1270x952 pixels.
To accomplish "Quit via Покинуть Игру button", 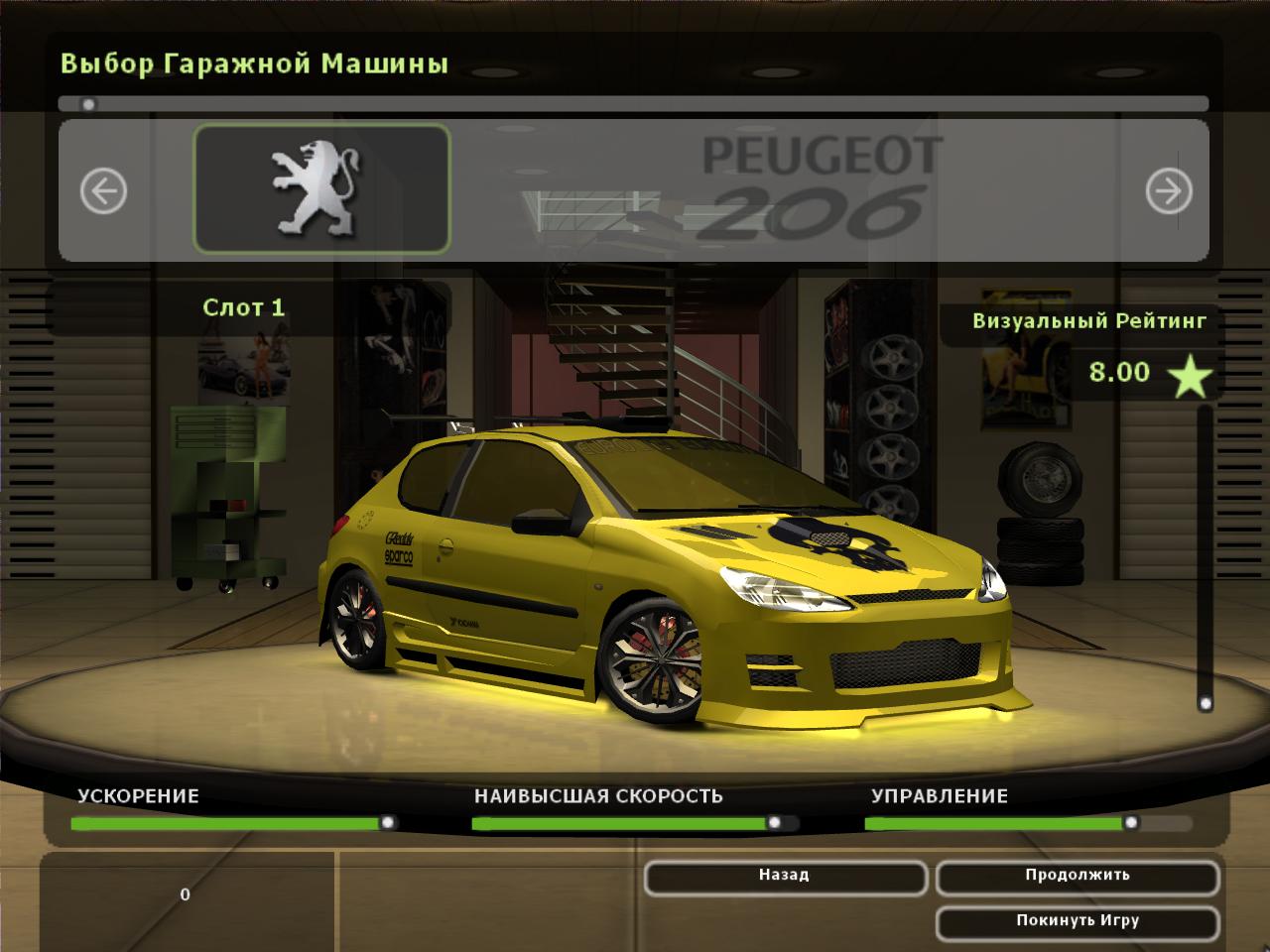I will 1078,922.
